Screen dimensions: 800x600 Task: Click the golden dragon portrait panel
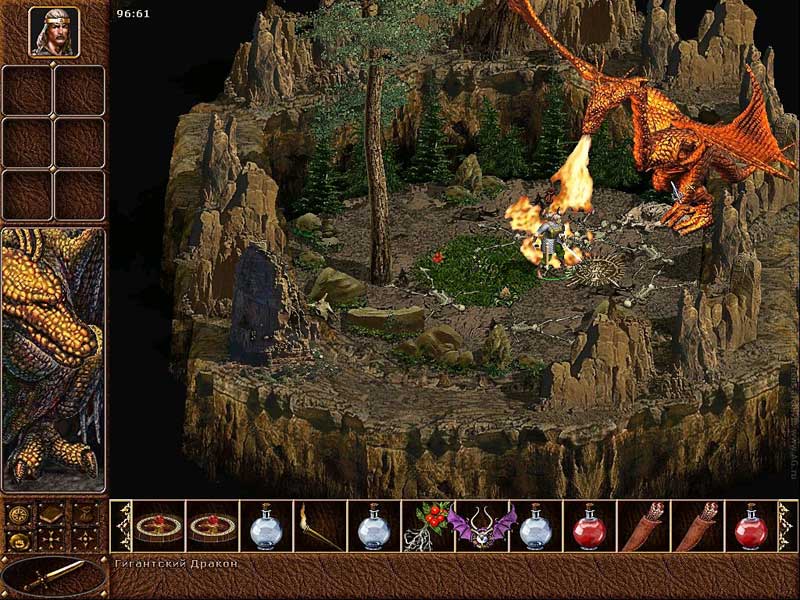point(54,360)
